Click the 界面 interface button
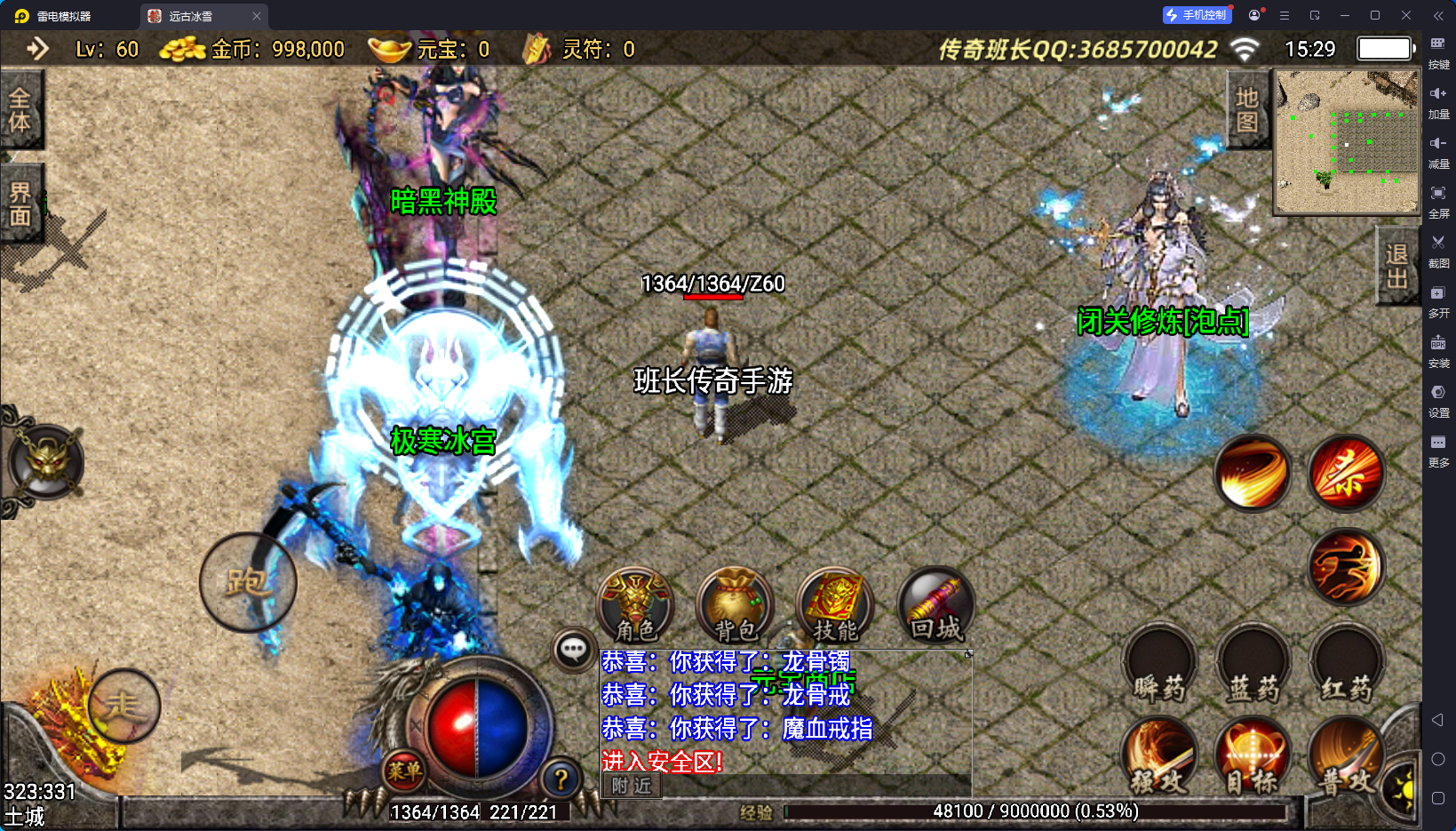1456x831 pixels. [20, 204]
